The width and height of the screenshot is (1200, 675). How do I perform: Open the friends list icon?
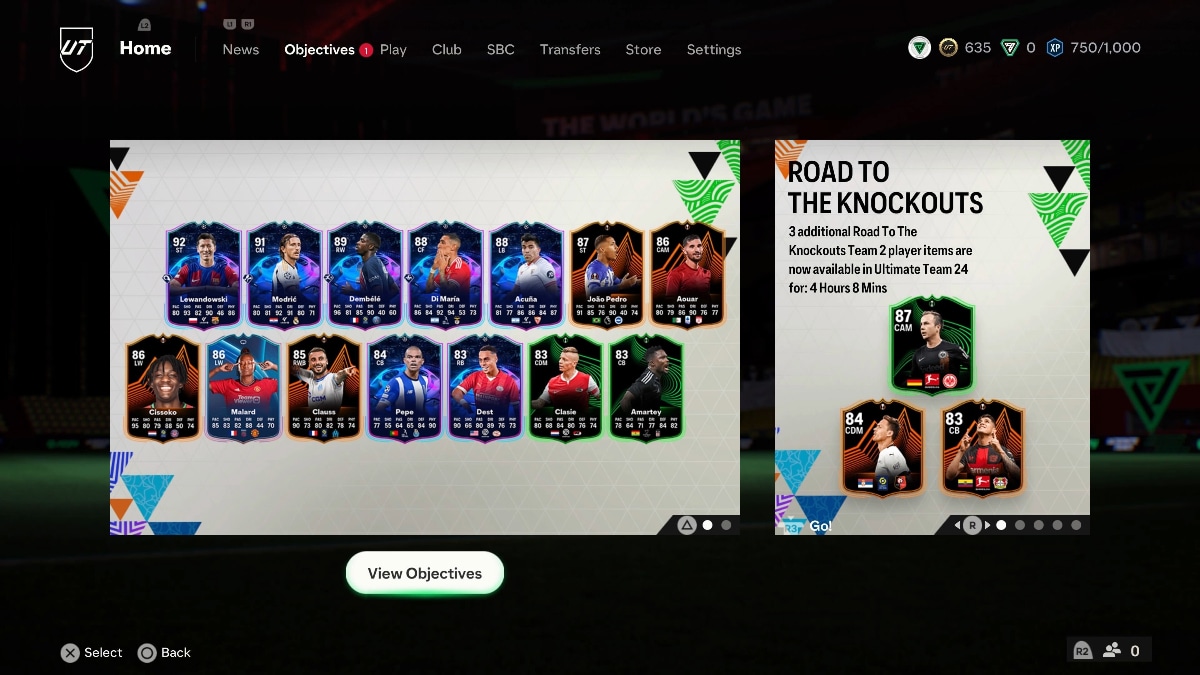(1112, 650)
